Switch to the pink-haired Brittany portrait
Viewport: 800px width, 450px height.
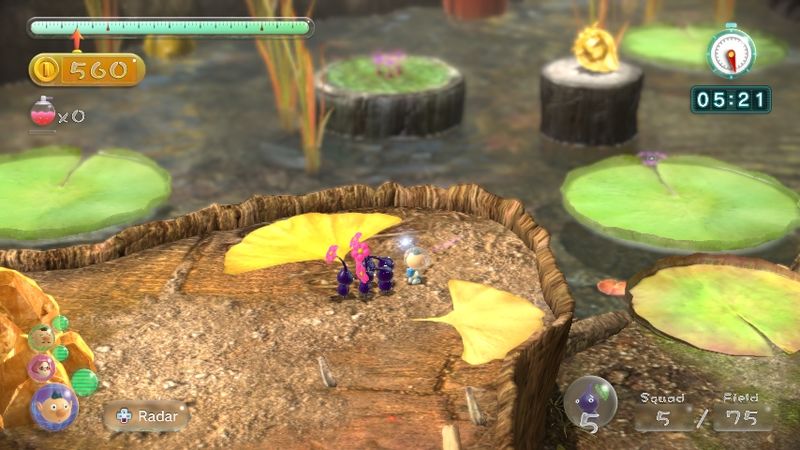pos(42,366)
